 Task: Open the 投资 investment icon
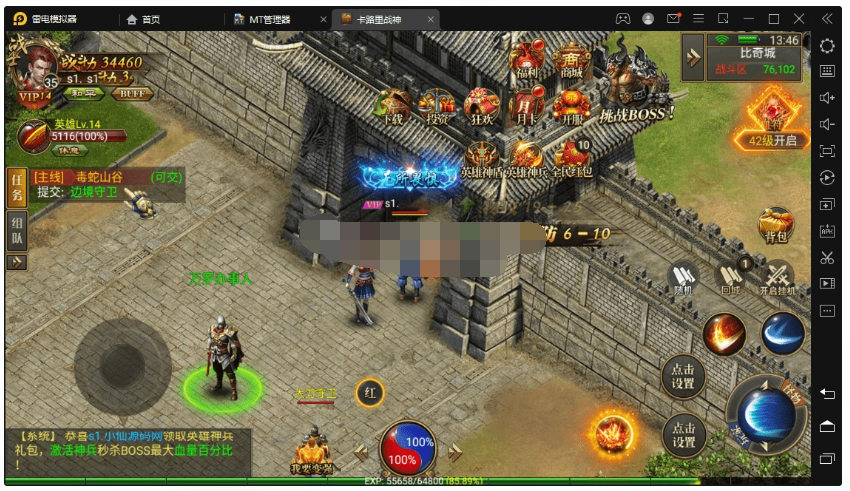point(437,106)
